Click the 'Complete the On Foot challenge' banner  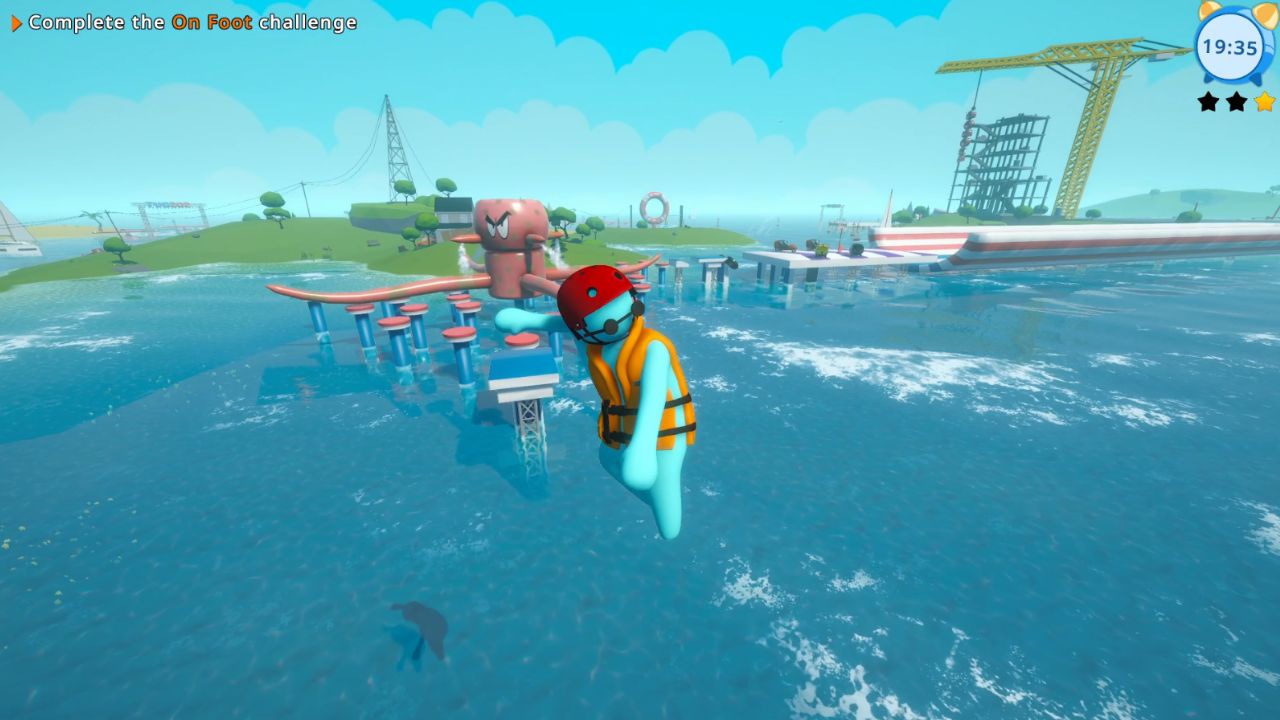185,22
